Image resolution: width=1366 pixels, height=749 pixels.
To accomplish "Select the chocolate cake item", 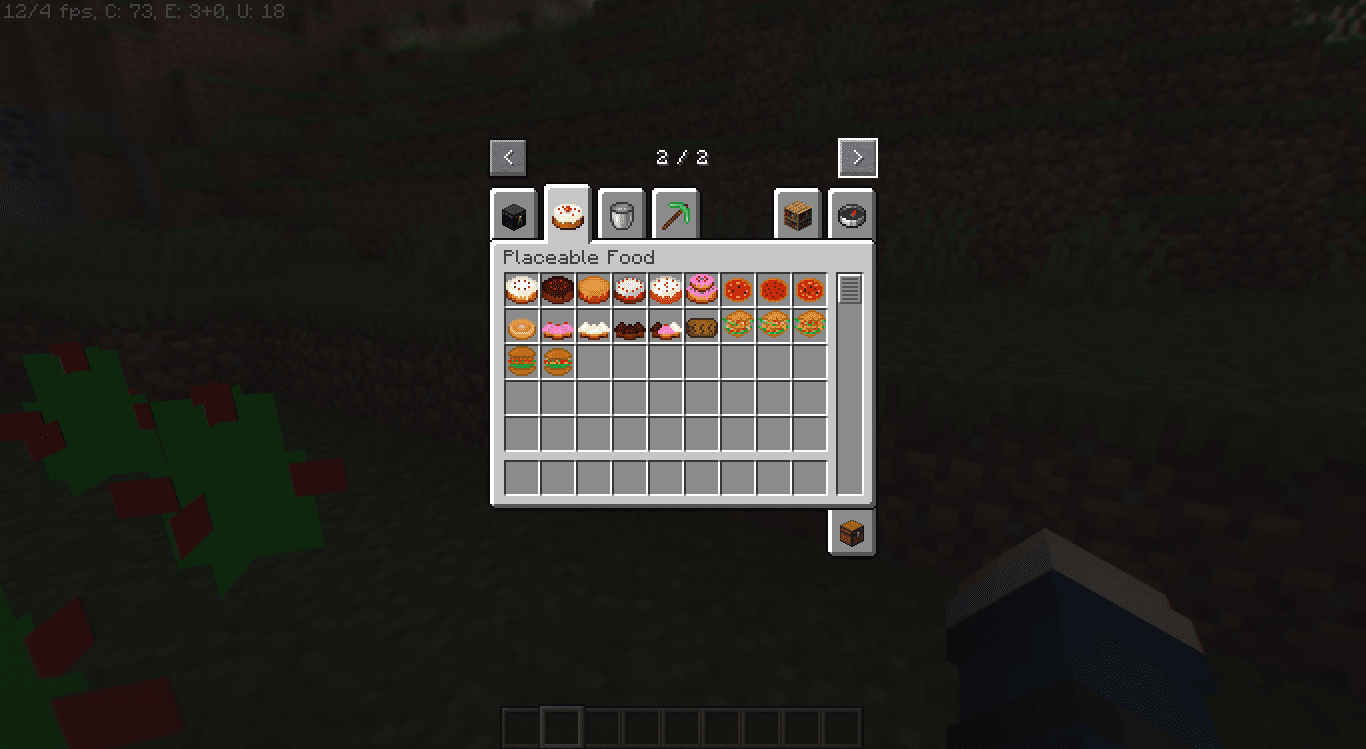I will (x=556, y=289).
